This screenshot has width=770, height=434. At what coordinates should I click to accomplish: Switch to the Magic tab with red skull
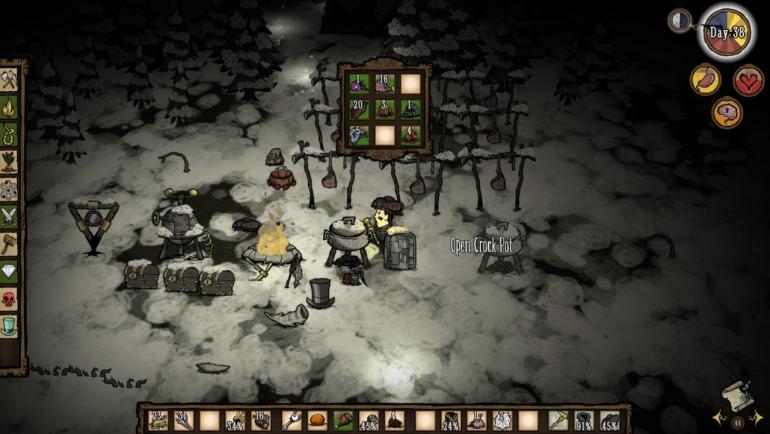click(10, 298)
